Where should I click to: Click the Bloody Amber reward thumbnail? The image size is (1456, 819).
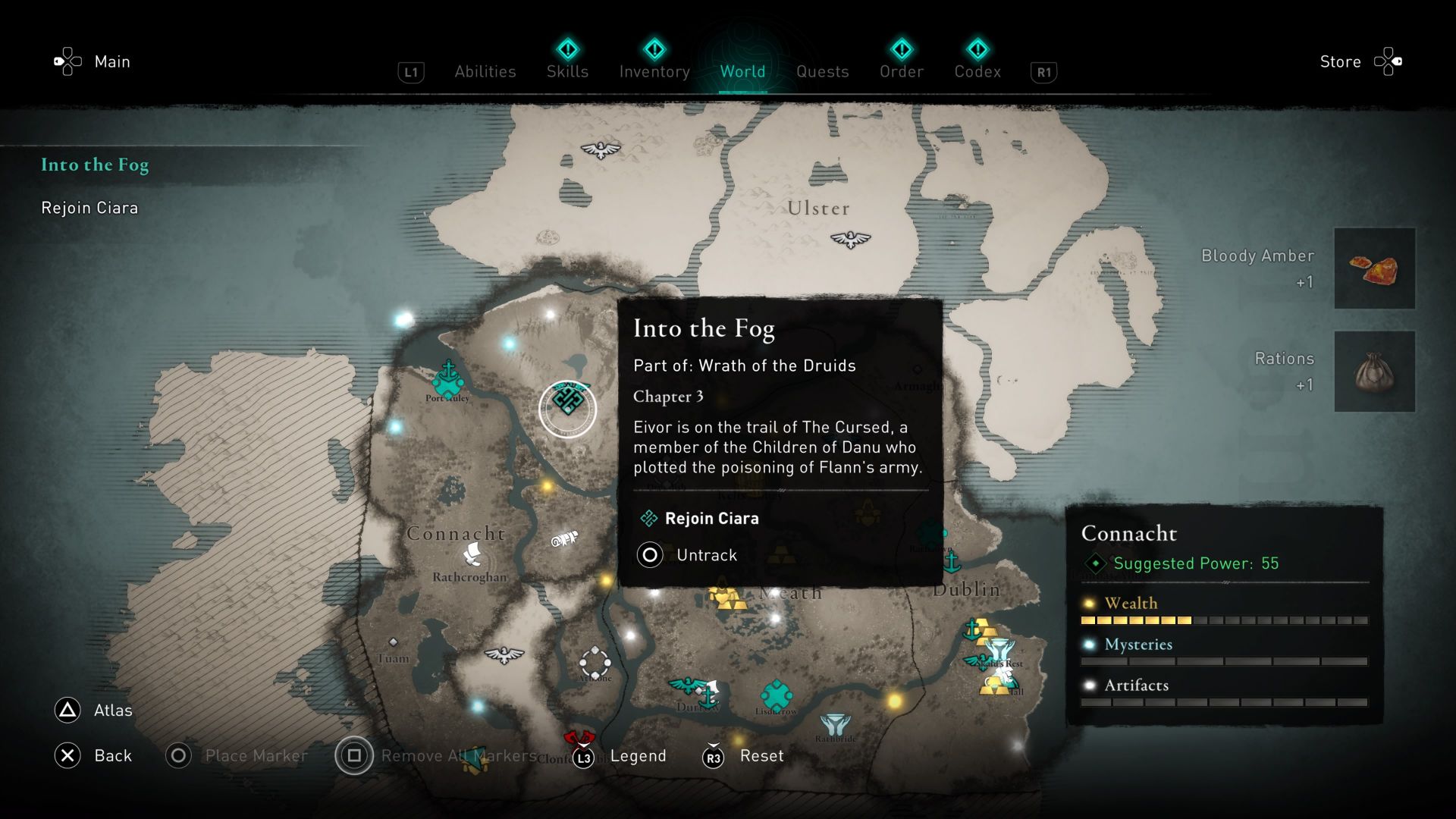pos(1375,268)
